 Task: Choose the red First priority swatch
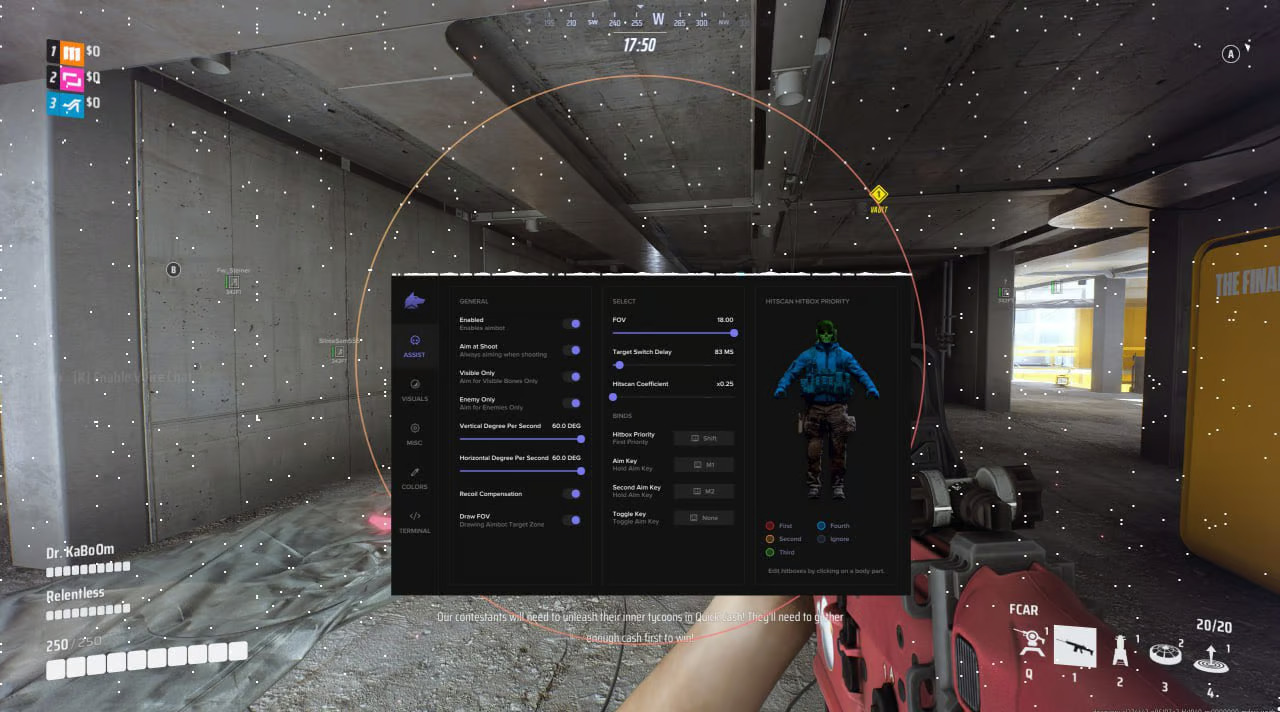769,525
